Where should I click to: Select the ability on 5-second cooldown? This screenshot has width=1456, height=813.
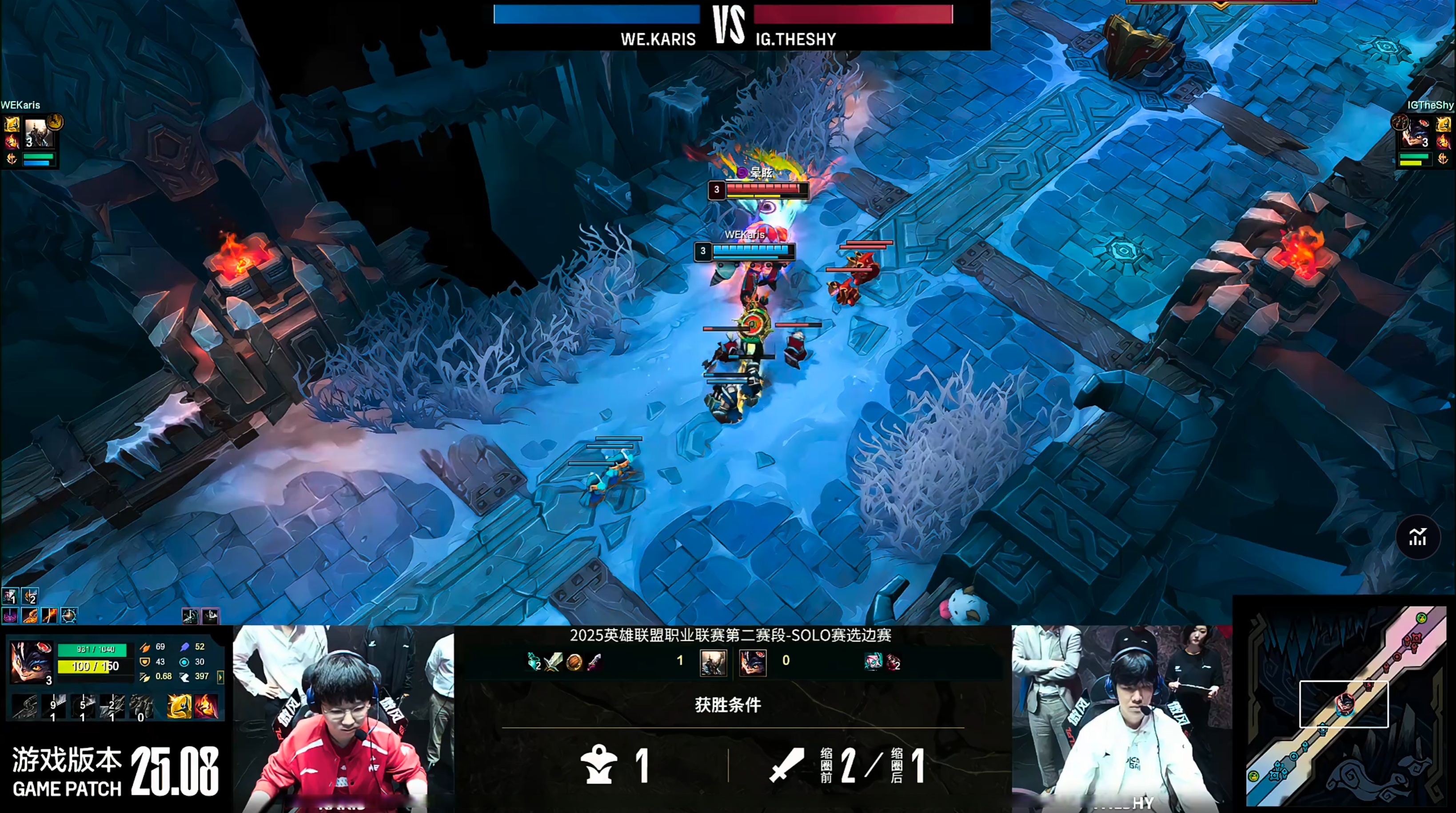83,706
